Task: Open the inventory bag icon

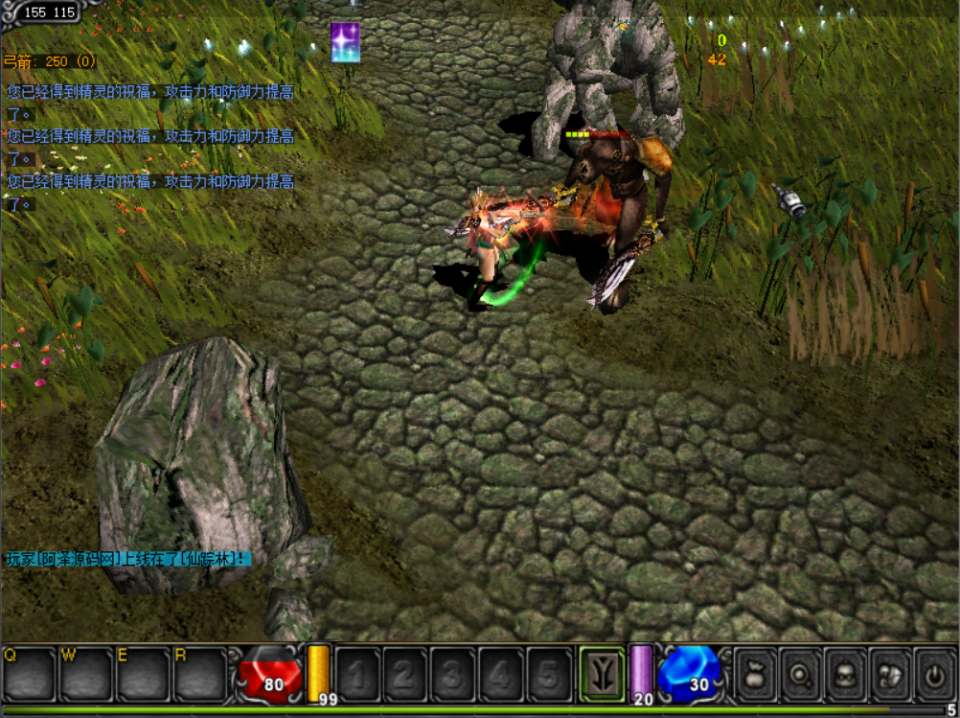Action: [757, 674]
